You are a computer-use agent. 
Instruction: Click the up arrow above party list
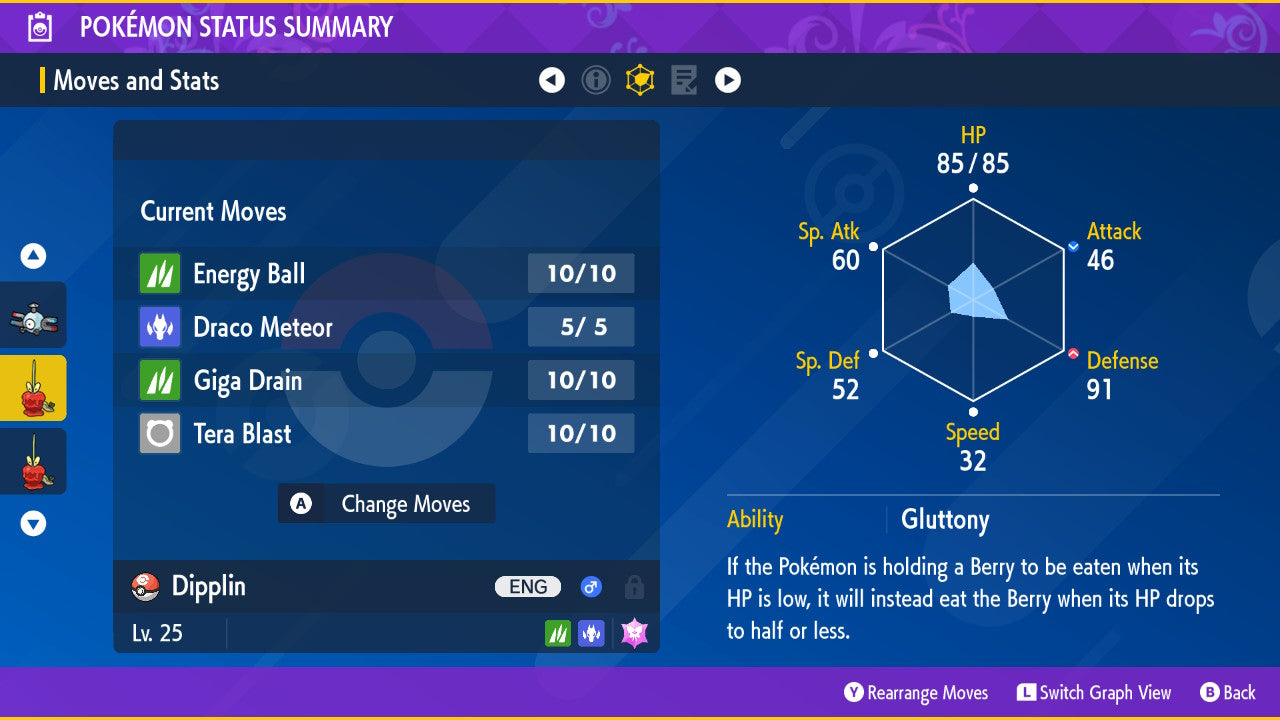point(33,257)
